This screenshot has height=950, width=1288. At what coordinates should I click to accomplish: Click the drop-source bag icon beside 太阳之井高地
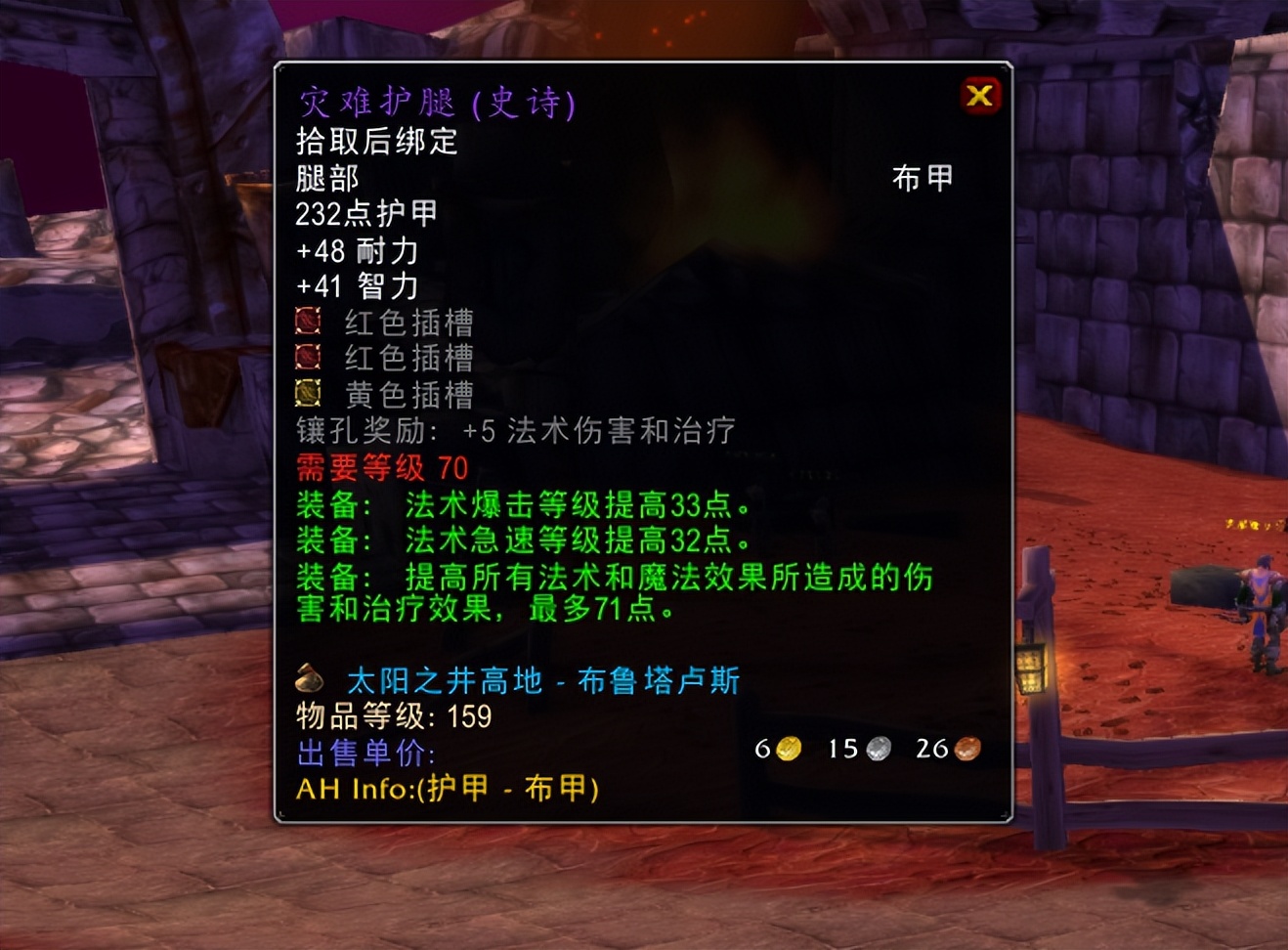[310, 680]
